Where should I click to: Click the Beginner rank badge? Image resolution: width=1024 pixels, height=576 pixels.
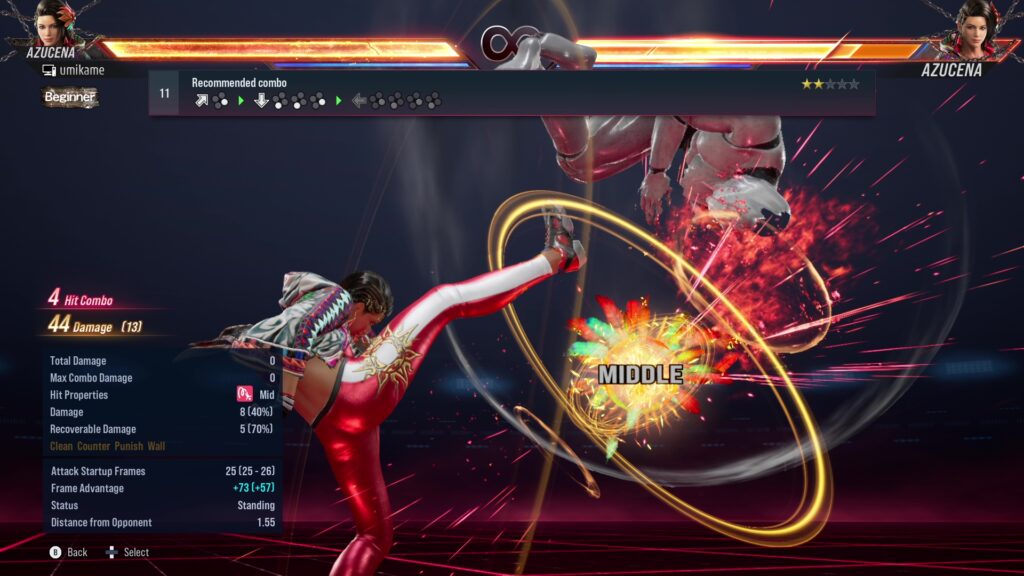[x=70, y=97]
